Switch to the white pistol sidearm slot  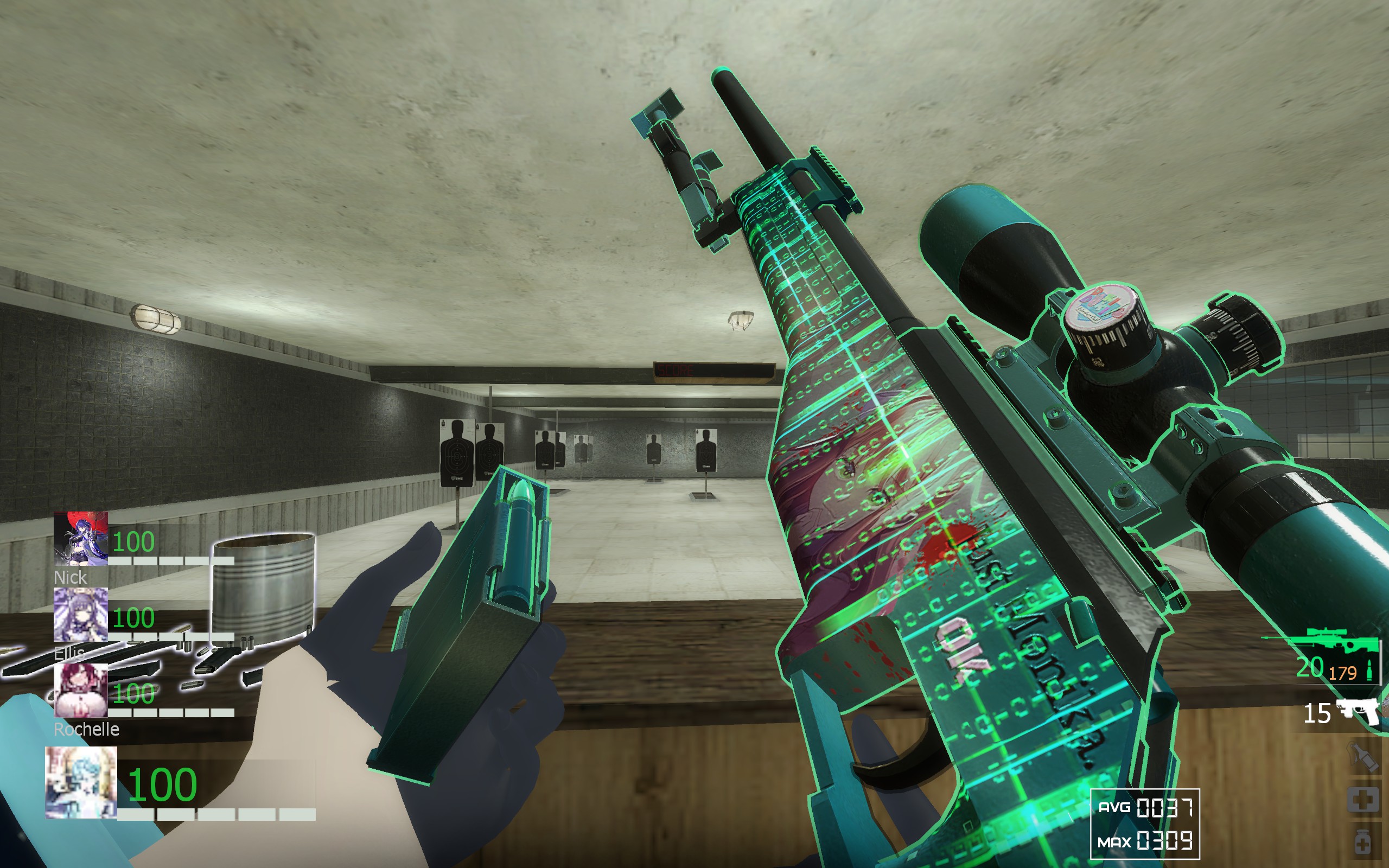[1358, 712]
